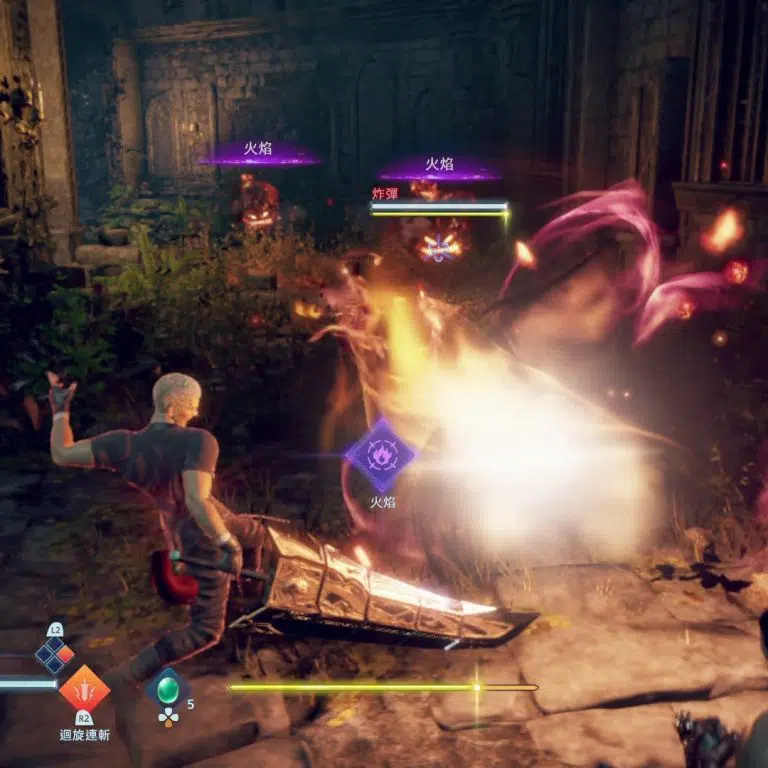Activate the 迴旋連斬 sword skill icon

click(84, 688)
